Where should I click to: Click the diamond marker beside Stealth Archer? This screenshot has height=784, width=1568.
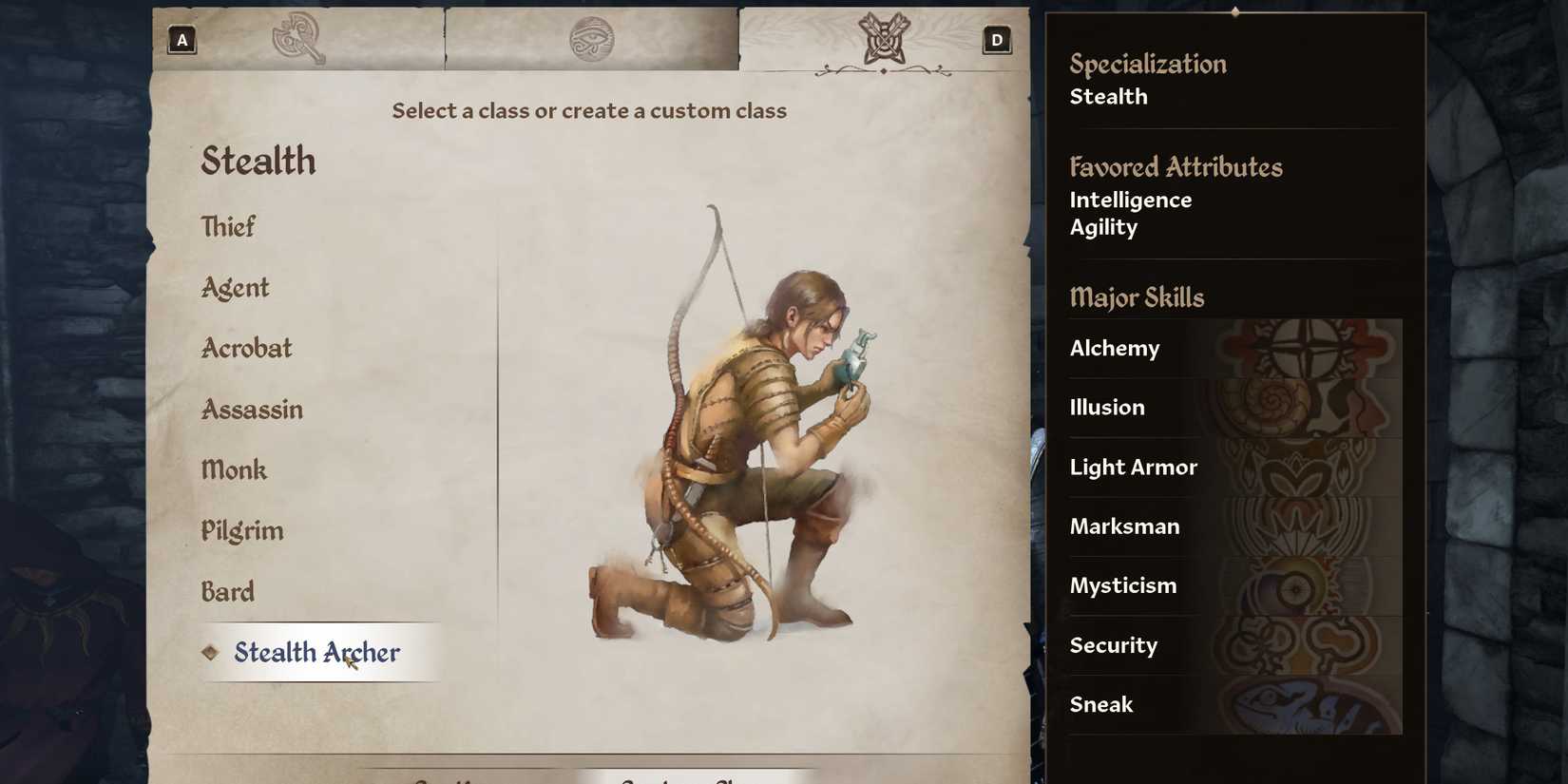point(211,652)
